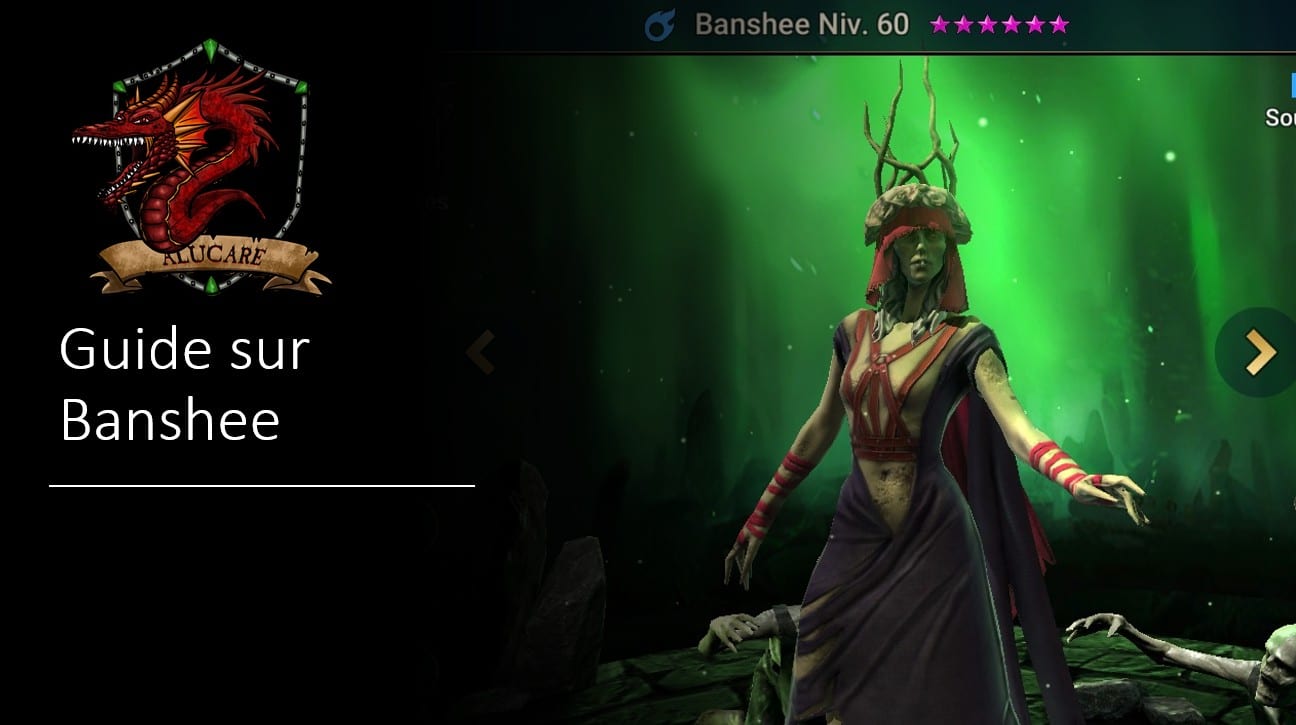The height and width of the screenshot is (725, 1296).
Task: Collapse to the previous view with the left chevron
Action: coord(480,351)
